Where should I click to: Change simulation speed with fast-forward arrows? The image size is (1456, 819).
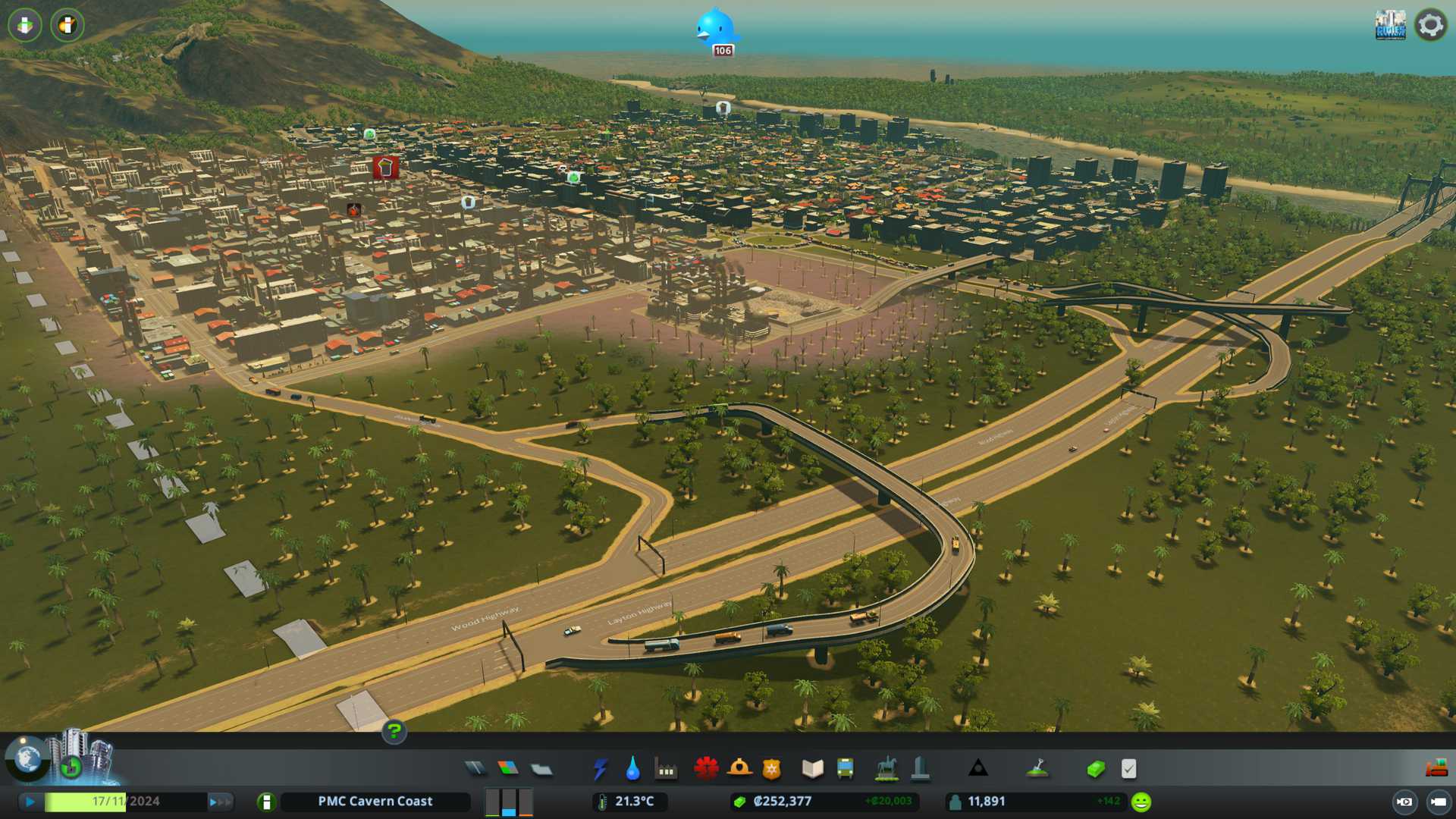click(220, 802)
